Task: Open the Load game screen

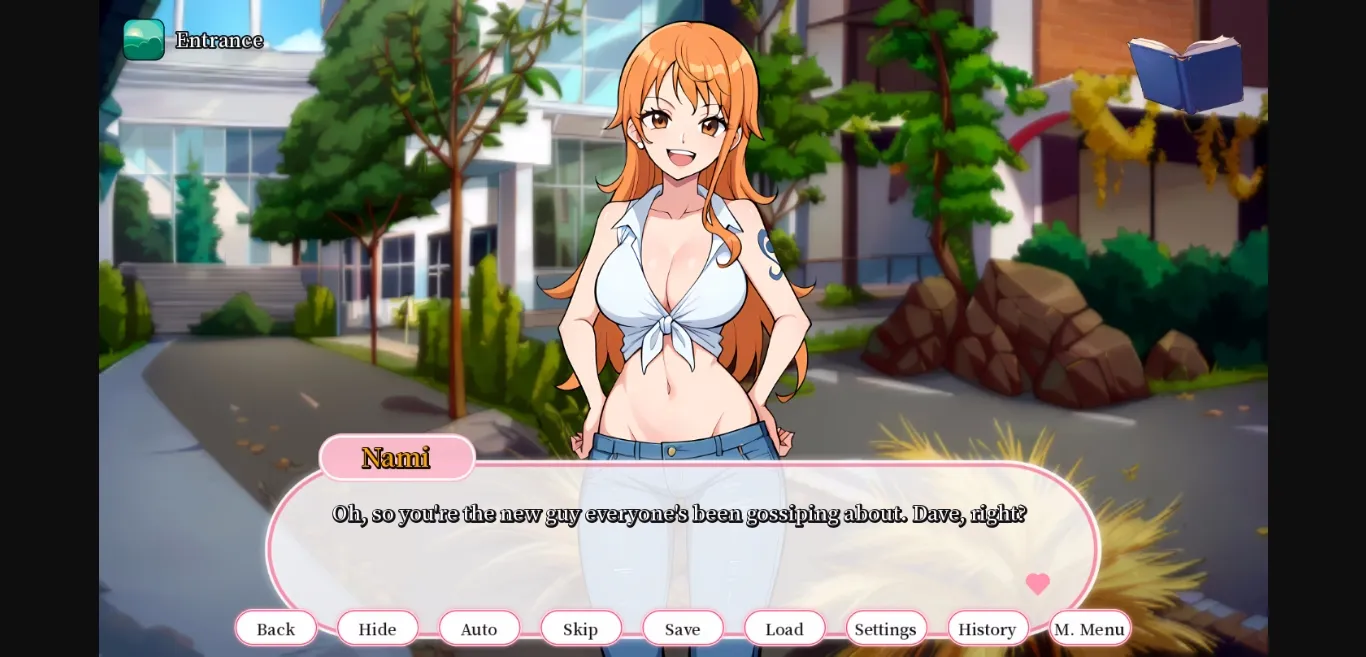Action: click(x=785, y=629)
